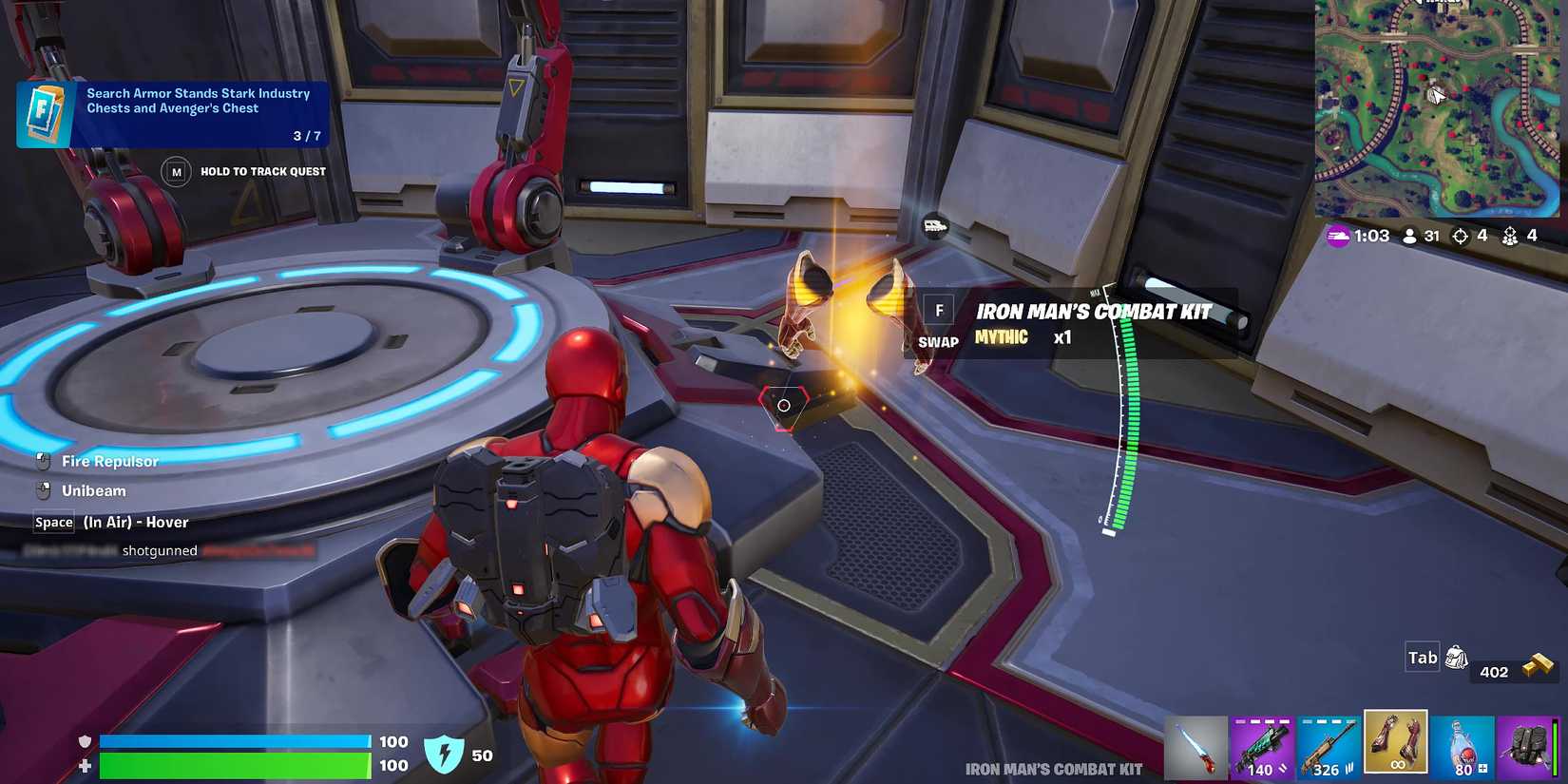This screenshot has width=1568, height=784.
Task: Click the purple storm timer icon
Action: pyautogui.click(x=1340, y=236)
